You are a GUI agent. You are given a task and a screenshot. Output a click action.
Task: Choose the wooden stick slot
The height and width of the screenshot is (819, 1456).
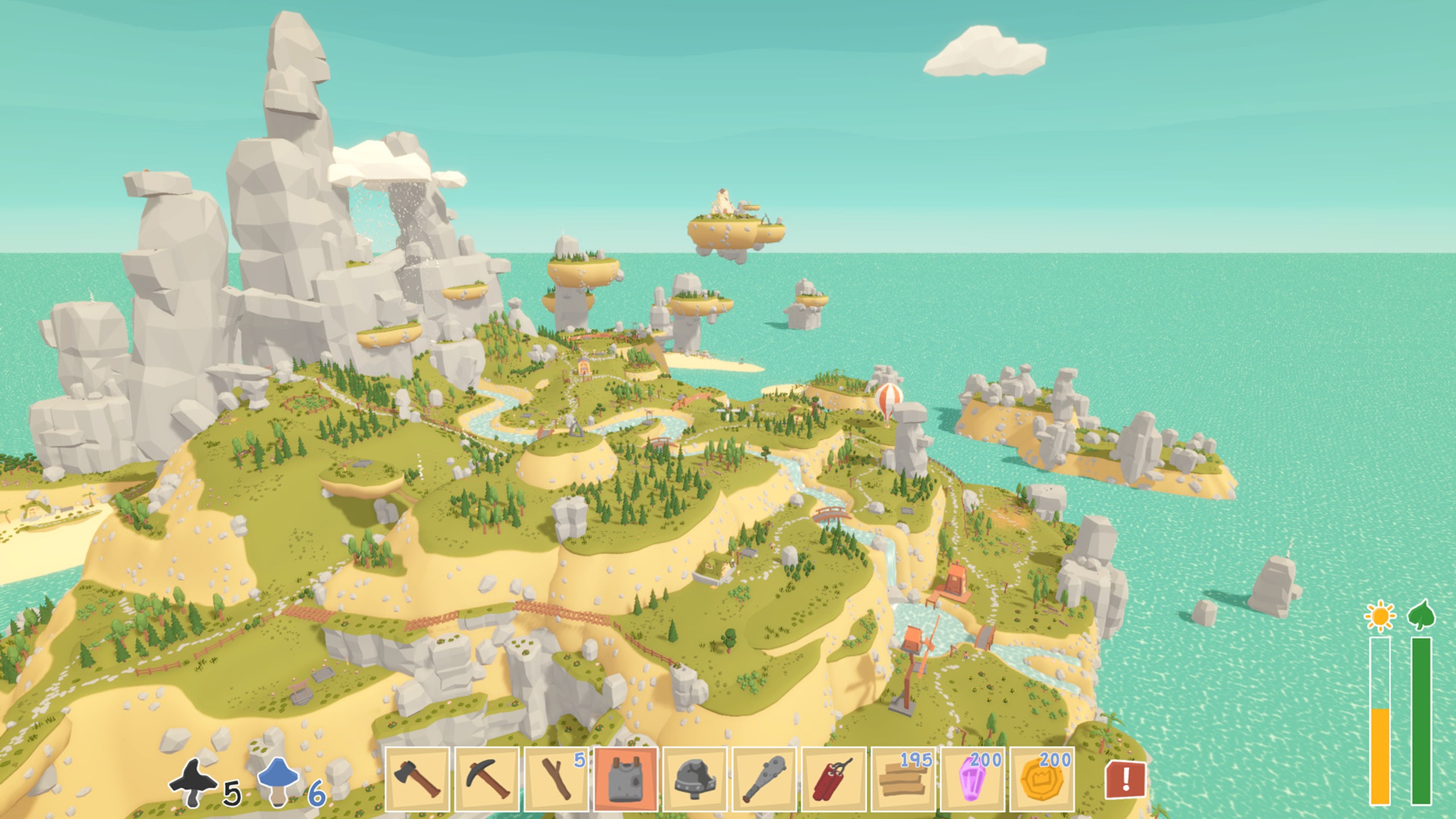(x=556, y=779)
